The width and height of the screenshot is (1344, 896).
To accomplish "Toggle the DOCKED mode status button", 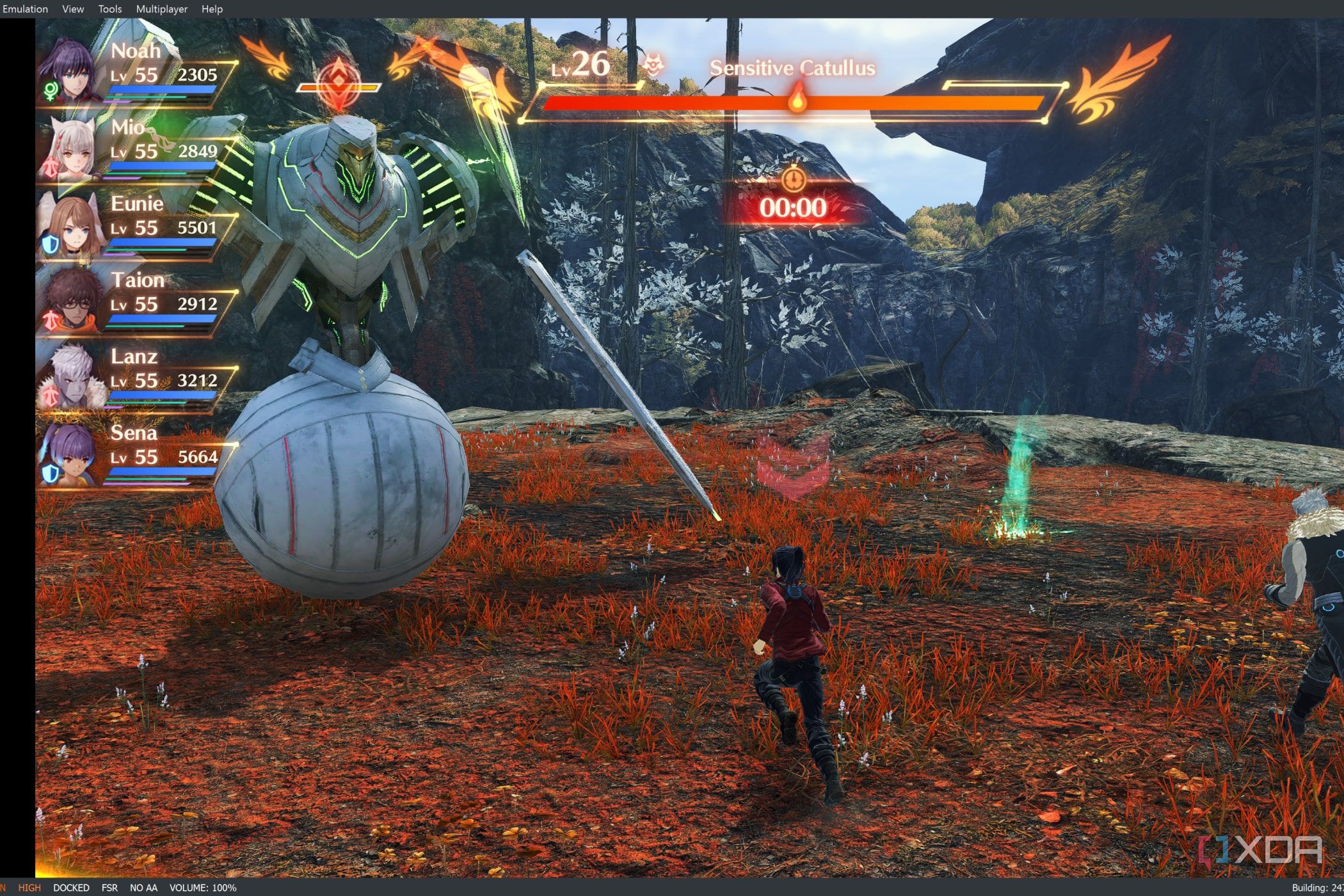I will pyautogui.click(x=71, y=888).
